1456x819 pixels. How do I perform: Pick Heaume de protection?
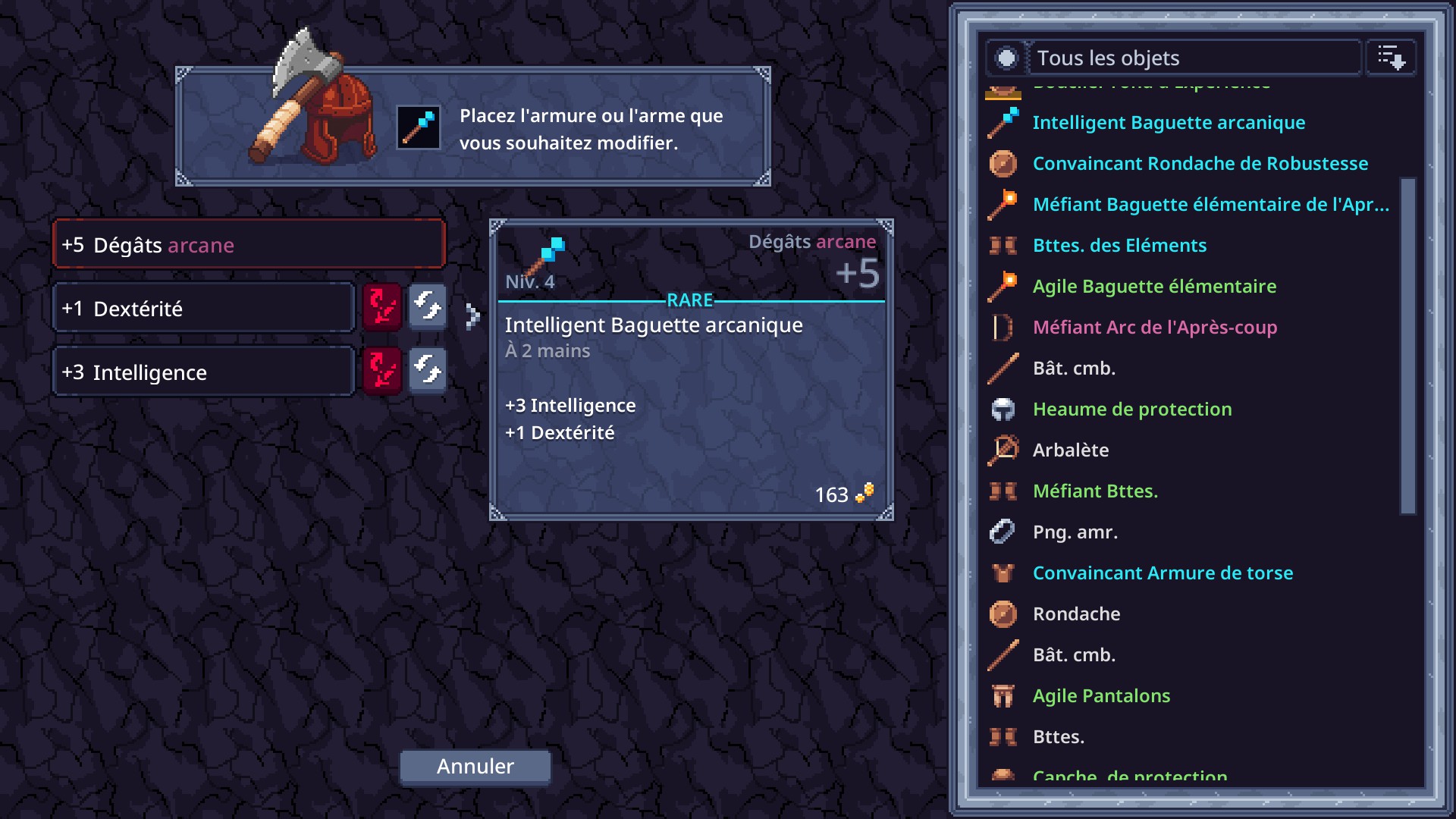pyautogui.click(x=1131, y=409)
